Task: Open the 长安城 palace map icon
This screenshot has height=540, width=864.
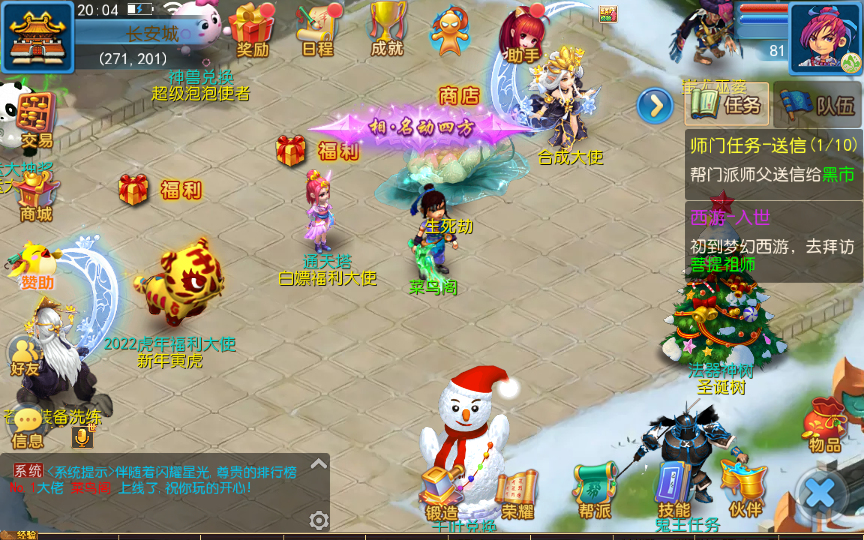Action: pyautogui.click(x=37, y=36)
